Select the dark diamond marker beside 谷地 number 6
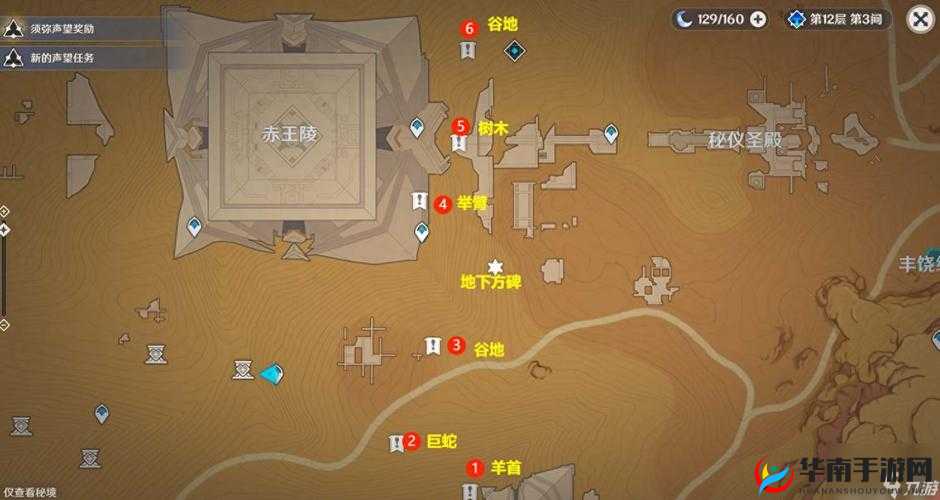The width and height of the screenshot is (940, 500). tap(514, 50)
